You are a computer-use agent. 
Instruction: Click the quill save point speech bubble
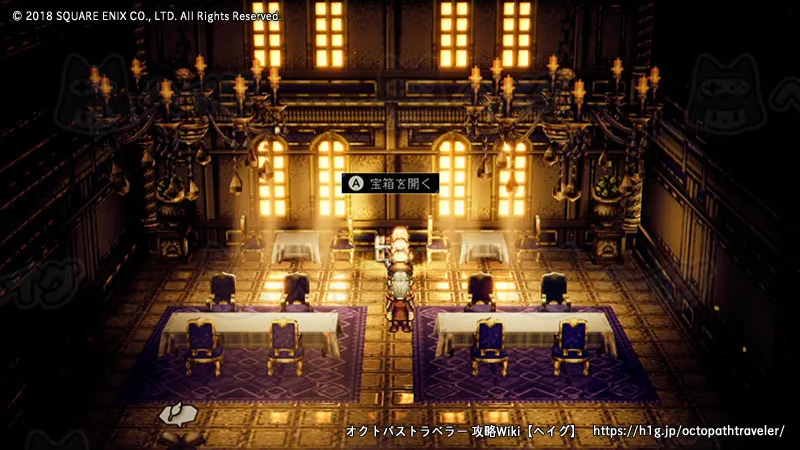point(174,415)
